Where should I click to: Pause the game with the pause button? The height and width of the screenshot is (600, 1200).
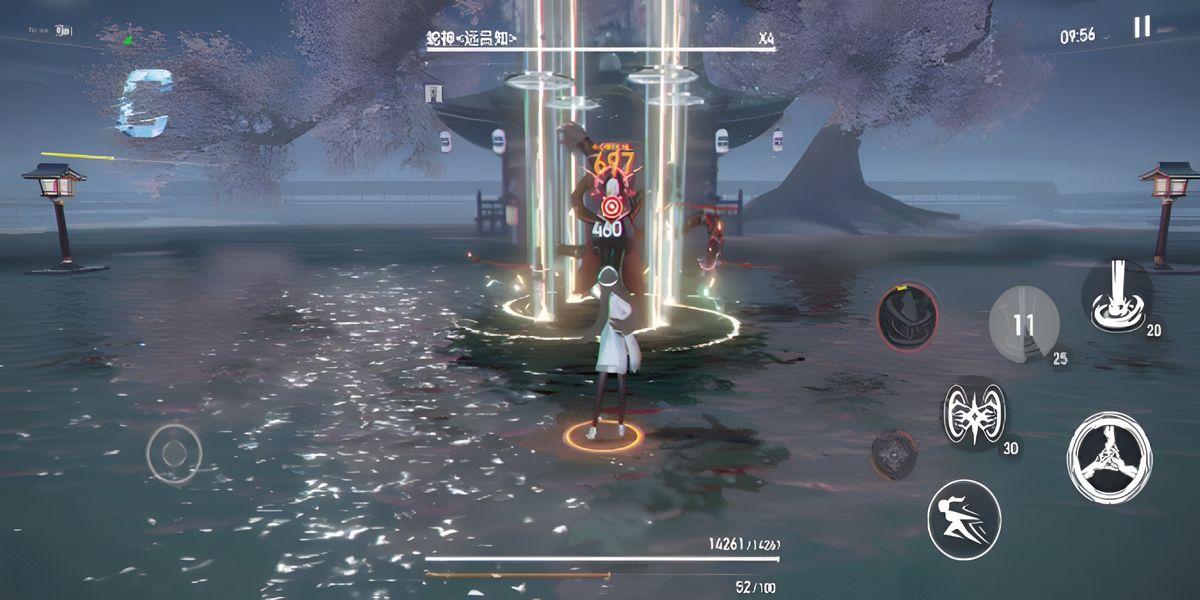[x=1141, y=27]
